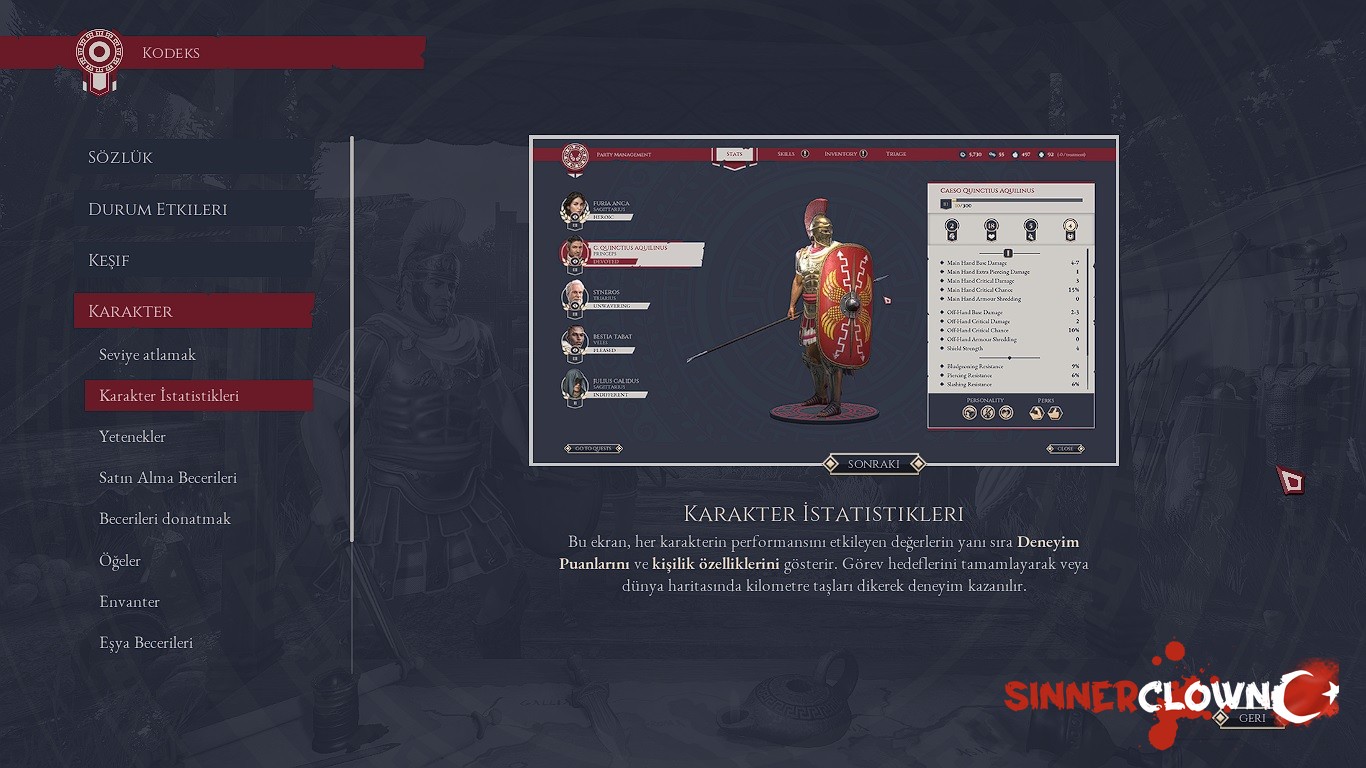The height and width of the screenshot is (768, 1366).
Task: Open the Sözlük codex section
Action: [x=121, y=158]
